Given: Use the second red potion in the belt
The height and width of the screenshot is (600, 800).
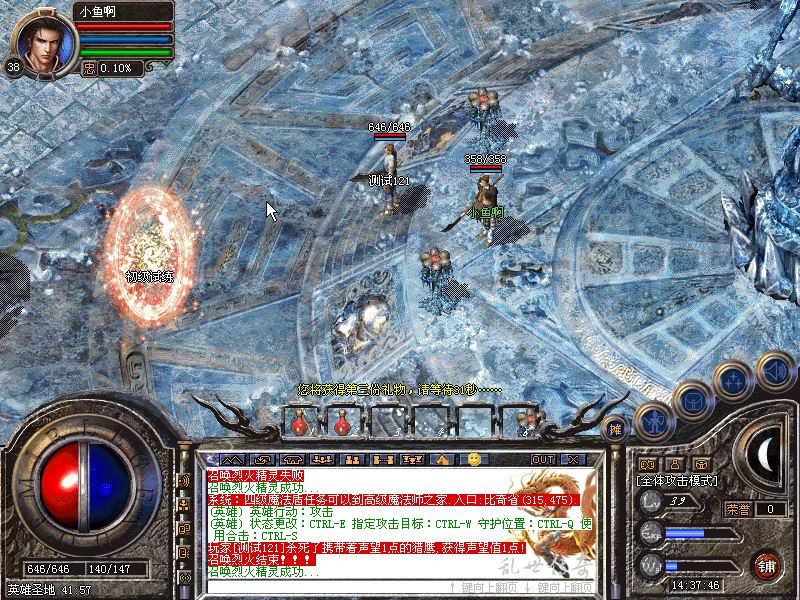Looking at the screenshot, I should tap(342, 423).
